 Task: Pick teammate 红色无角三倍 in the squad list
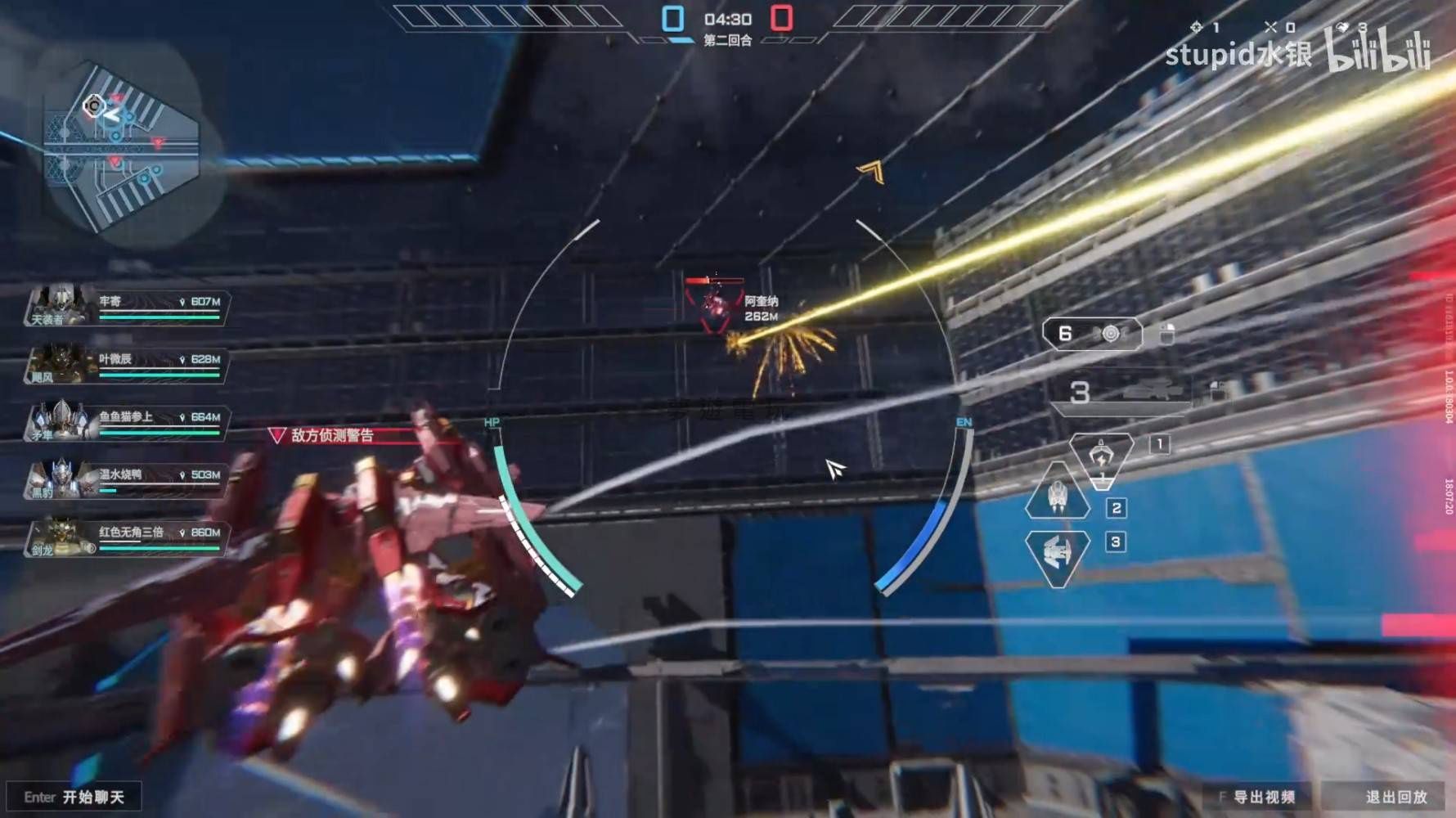coord(127,537)
